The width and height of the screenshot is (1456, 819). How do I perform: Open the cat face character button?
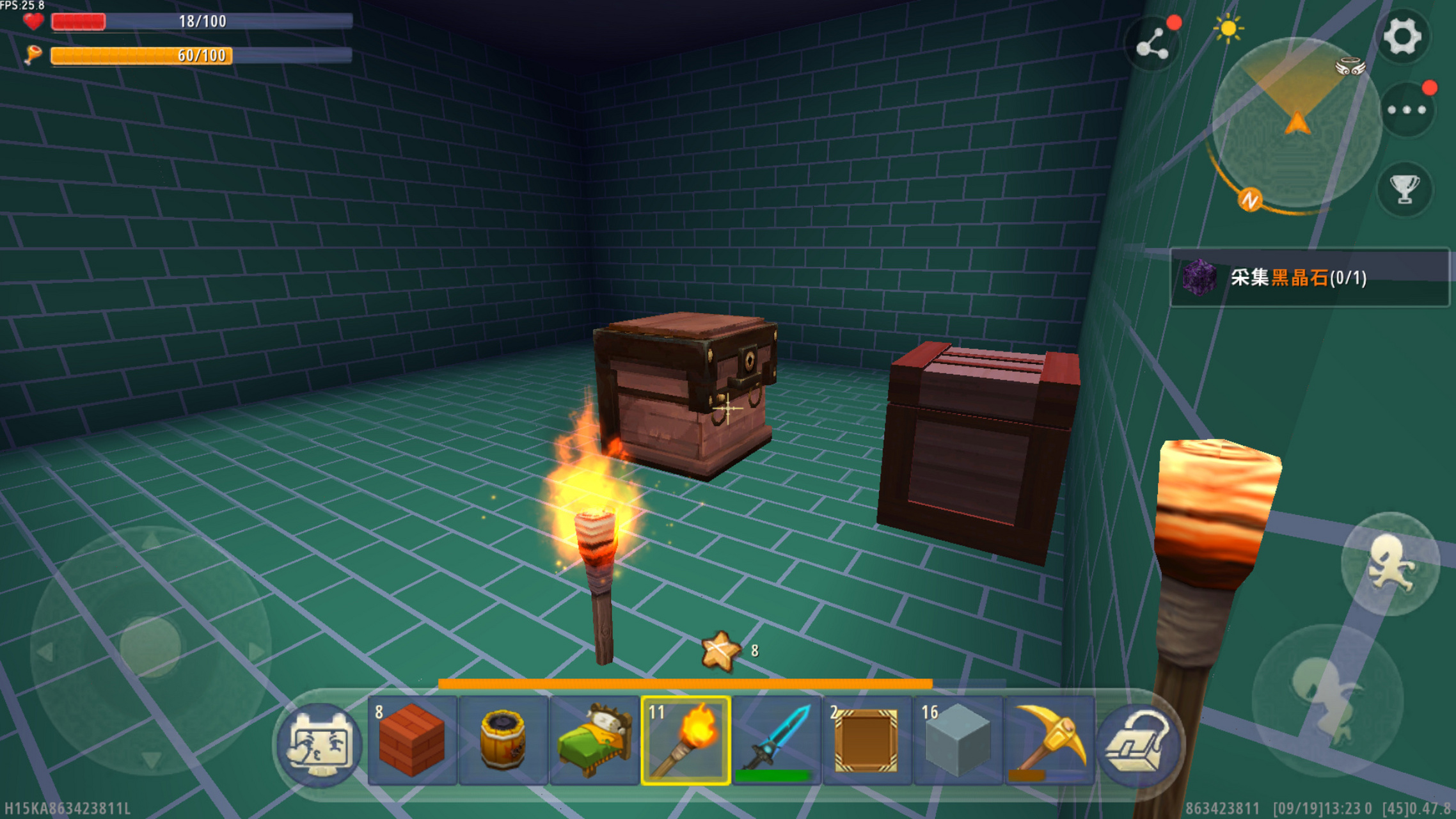(320, 743)
